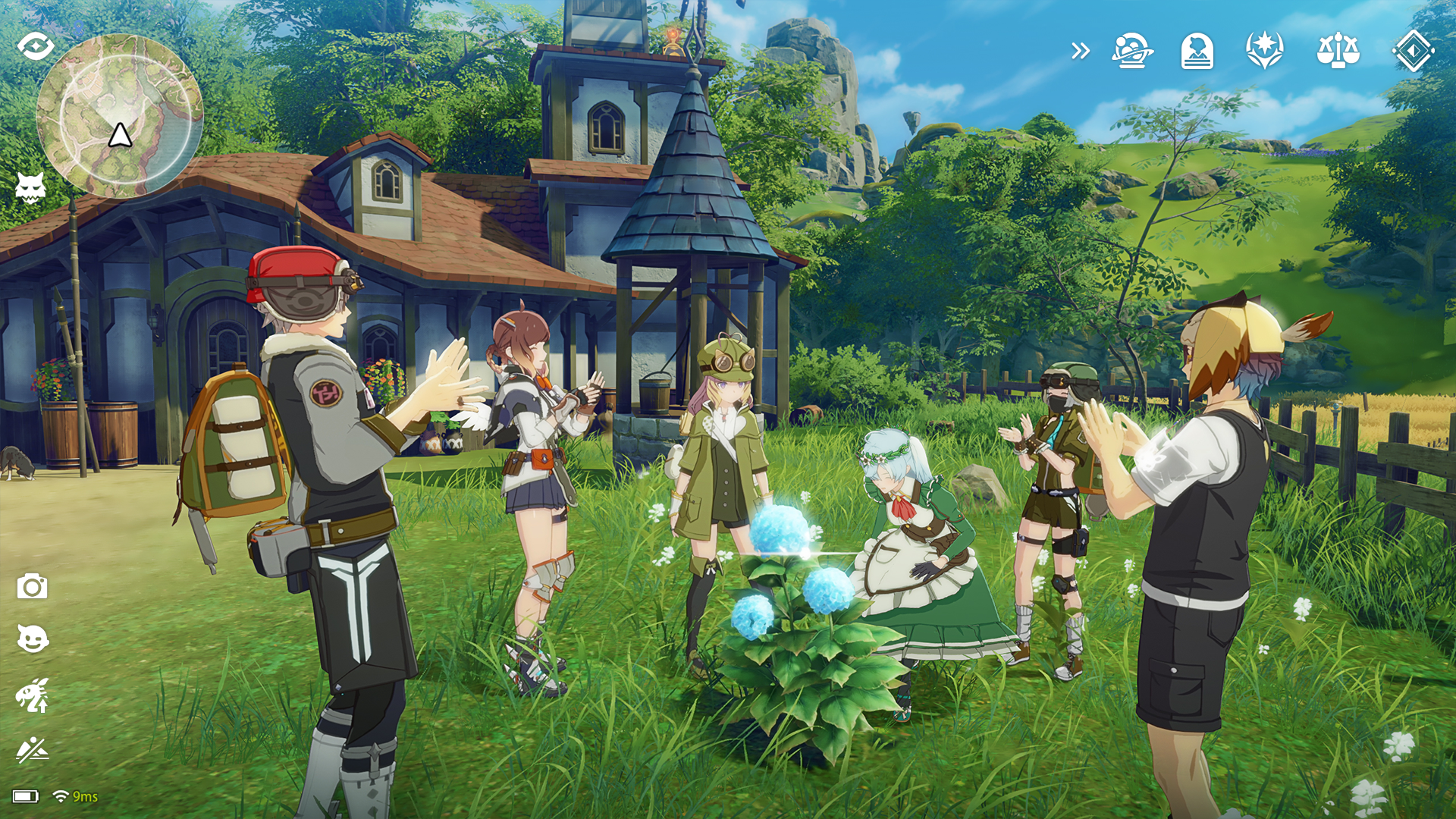Image resolution: width=1456 pixels, height=819 pixels.
Task: Open the adventure diamond compass icon
Action: [1412, 51]
